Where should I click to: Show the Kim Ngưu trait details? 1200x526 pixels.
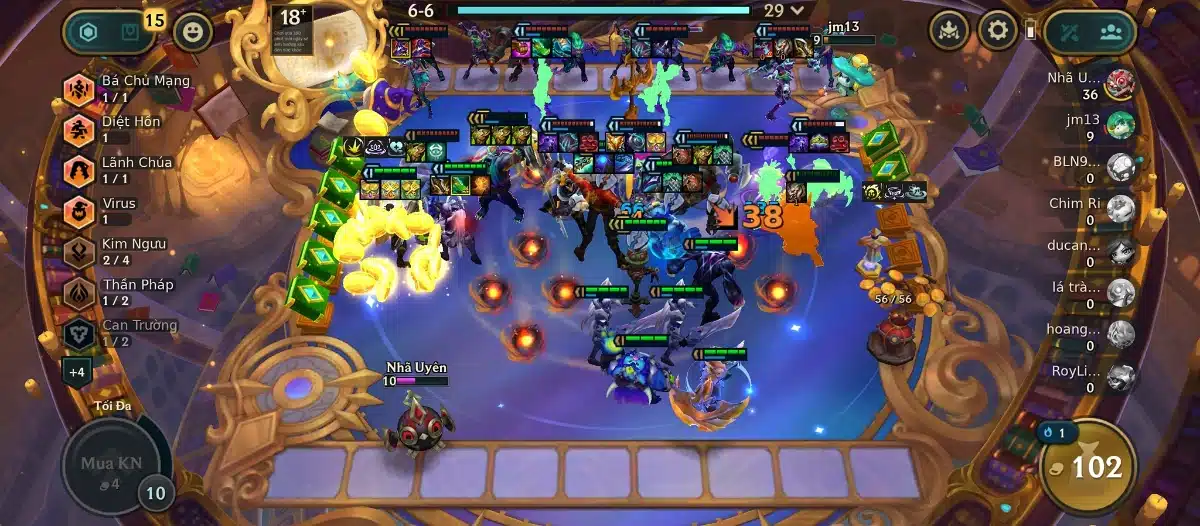coord(80,252)
